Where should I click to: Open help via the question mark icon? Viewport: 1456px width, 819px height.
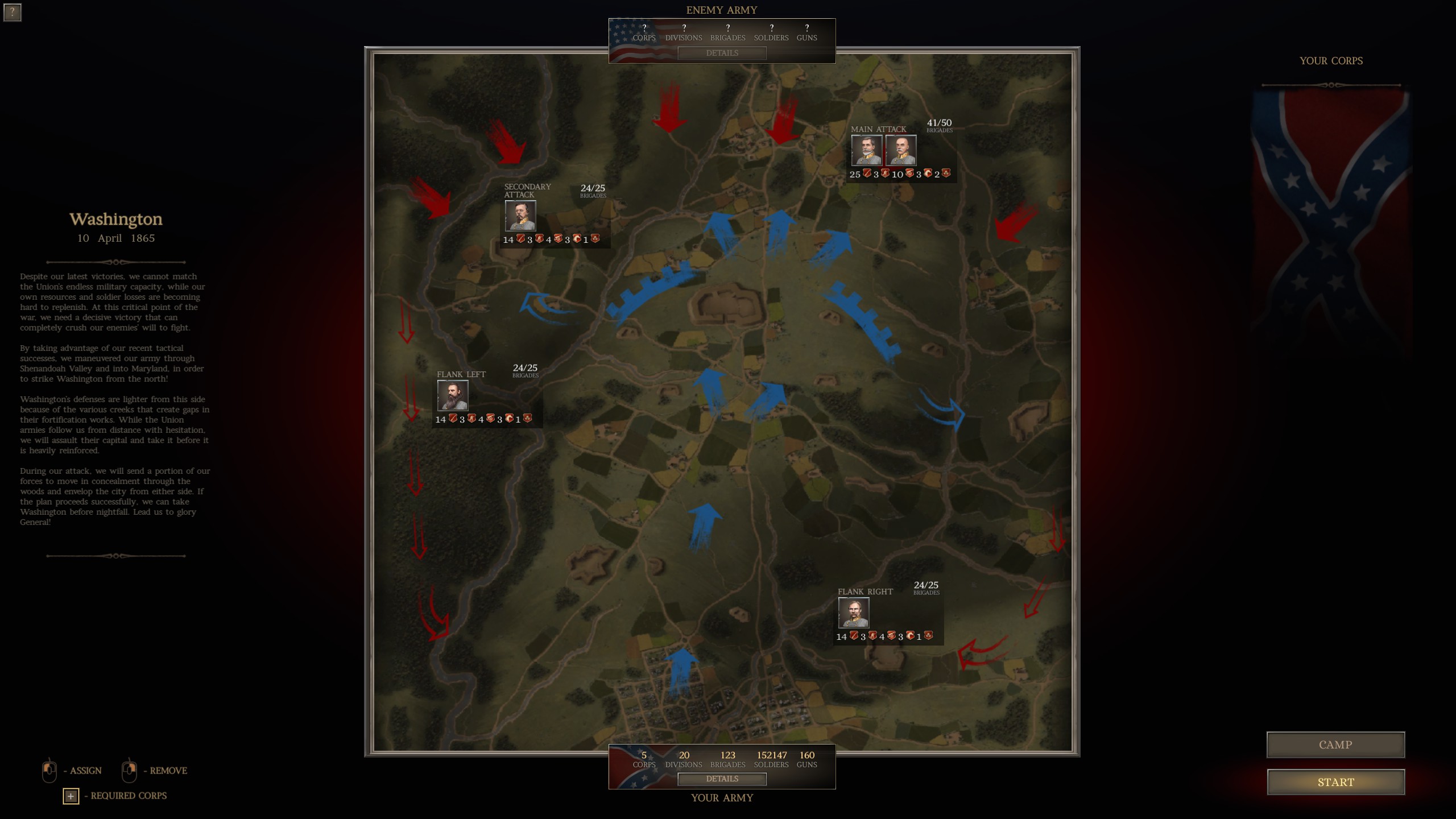pyautogui.click(x=13, y=13)
